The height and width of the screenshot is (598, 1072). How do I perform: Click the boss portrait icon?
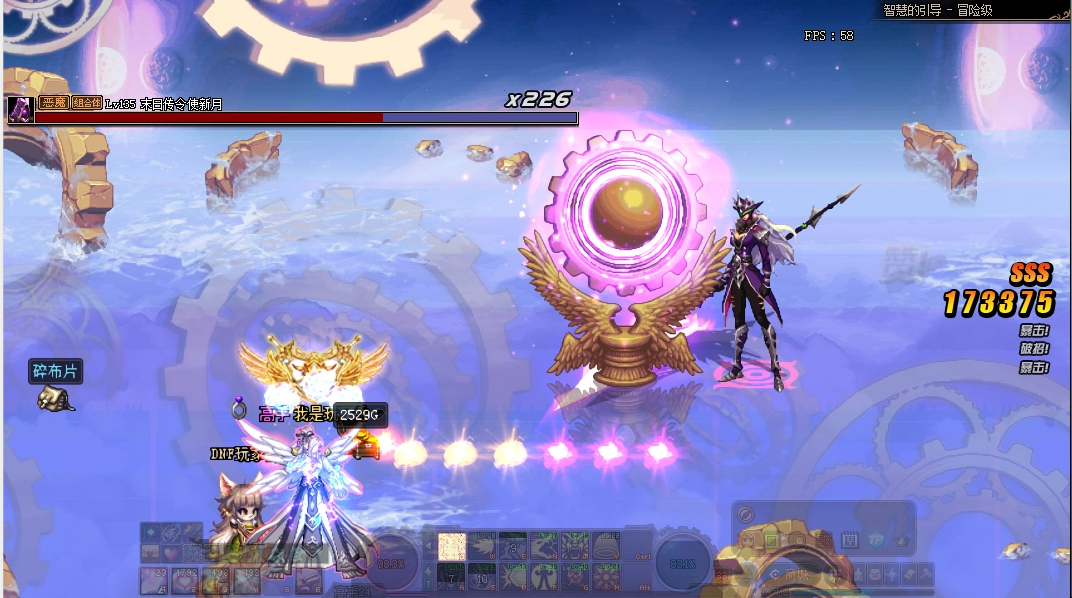(18, 109)
